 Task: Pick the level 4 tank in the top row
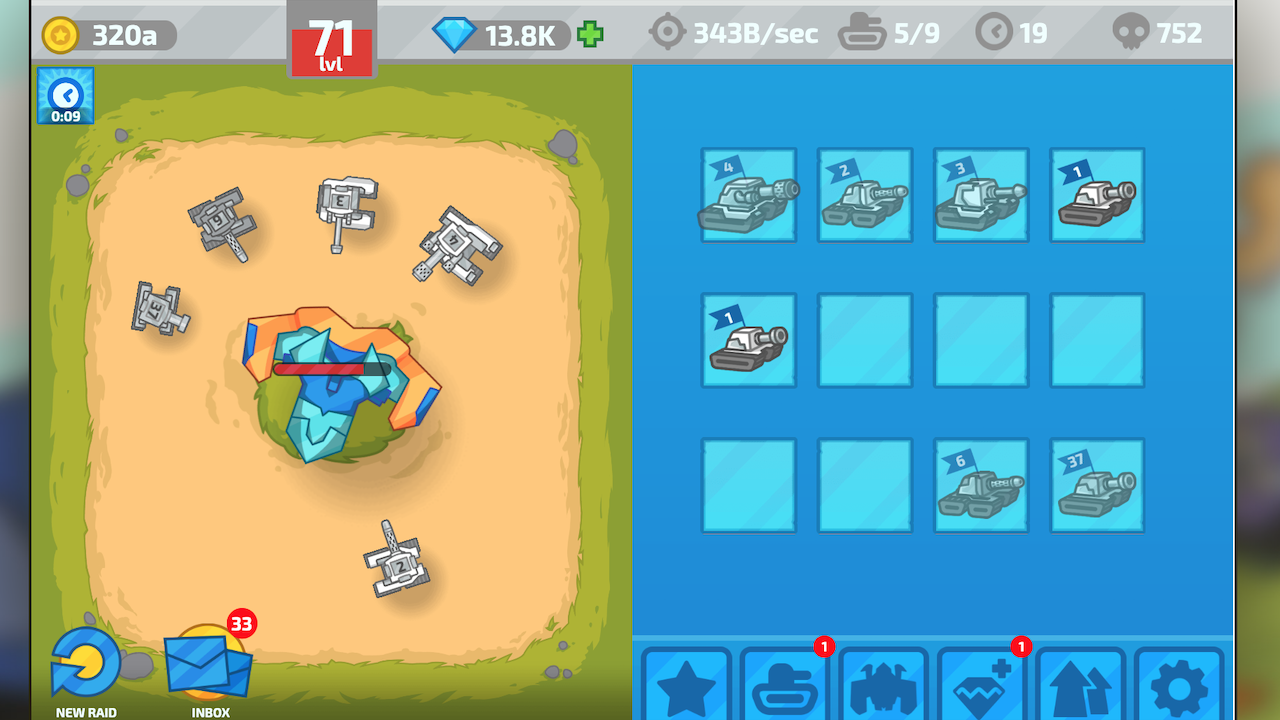[749, 196]
